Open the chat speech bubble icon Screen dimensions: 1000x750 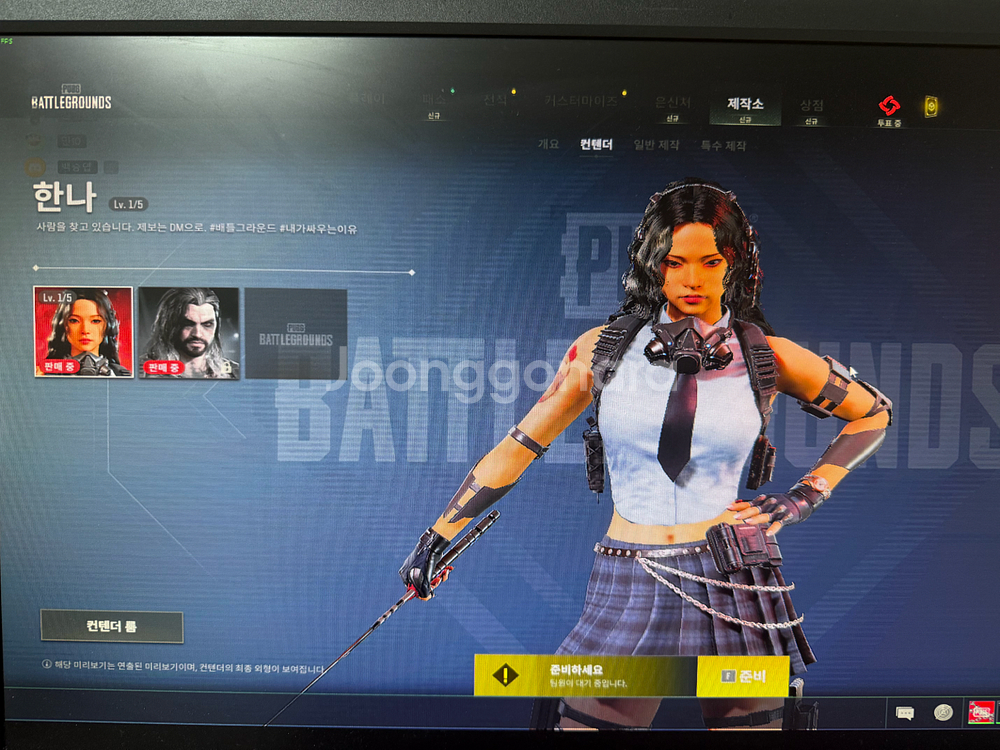[905, 713]
